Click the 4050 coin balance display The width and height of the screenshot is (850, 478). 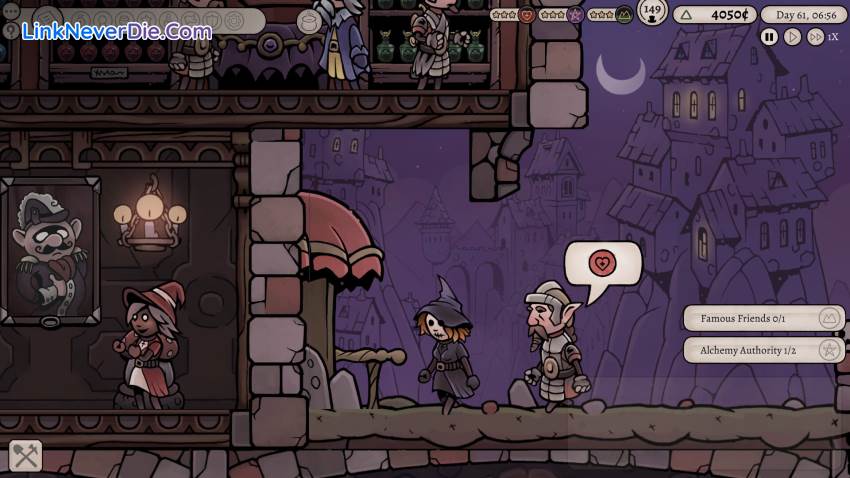point(713,15)
